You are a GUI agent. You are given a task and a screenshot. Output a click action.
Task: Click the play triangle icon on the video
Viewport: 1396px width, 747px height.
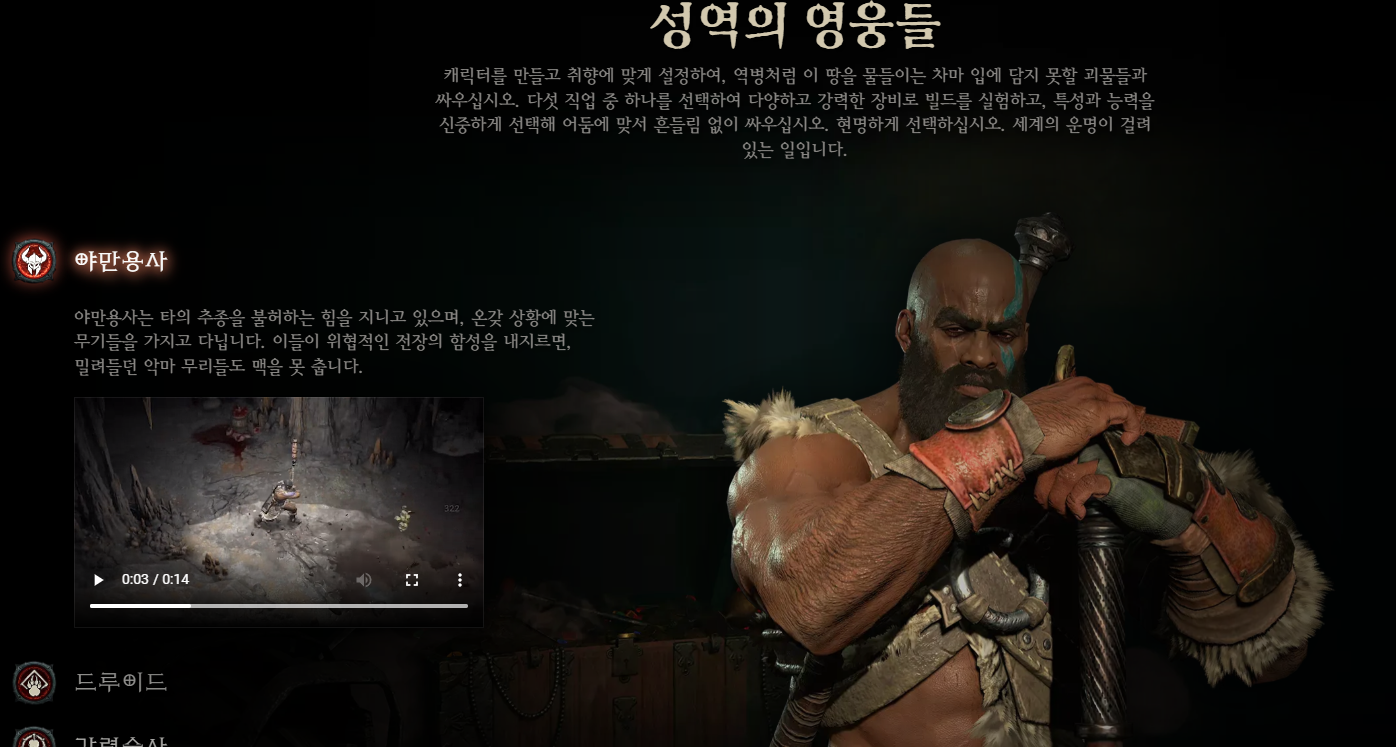(97, 580)
